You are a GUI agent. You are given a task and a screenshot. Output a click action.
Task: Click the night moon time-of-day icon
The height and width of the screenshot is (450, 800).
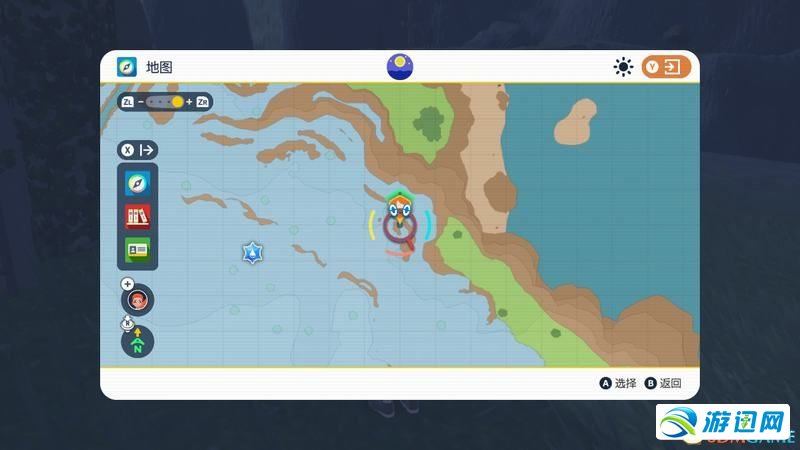[400, 66]
